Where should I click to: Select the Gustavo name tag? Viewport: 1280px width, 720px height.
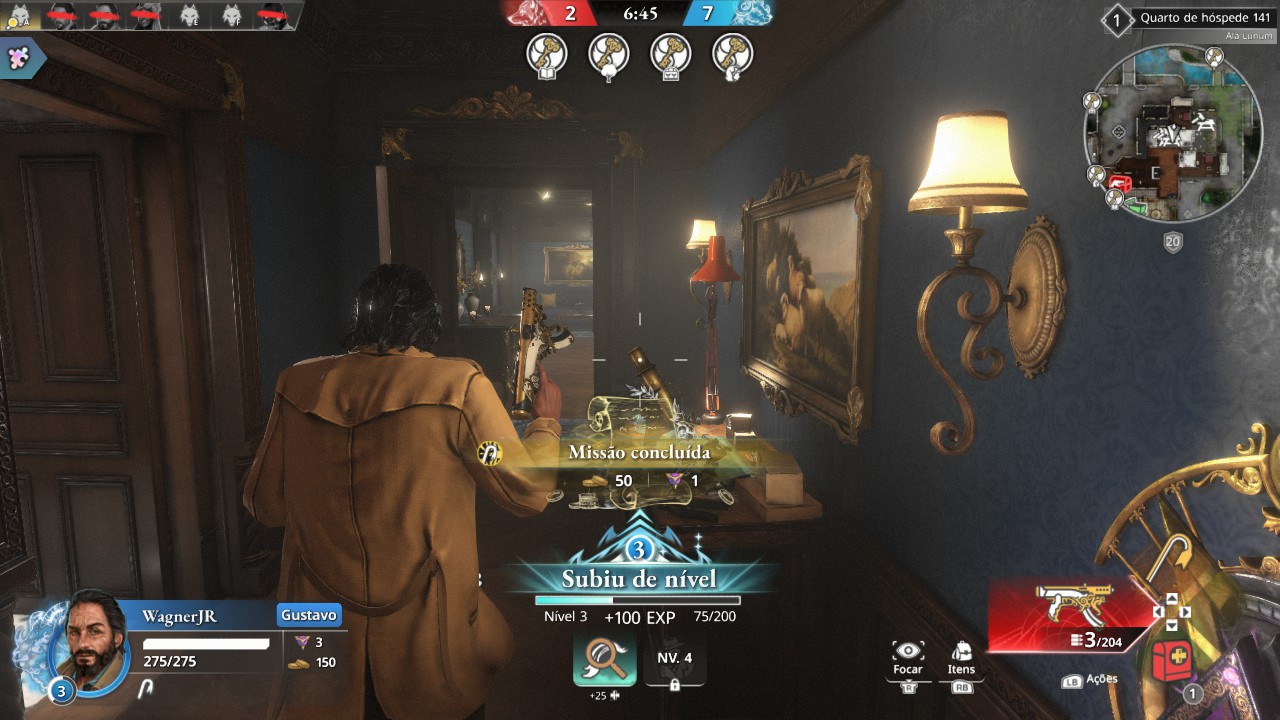click(309, 614)
